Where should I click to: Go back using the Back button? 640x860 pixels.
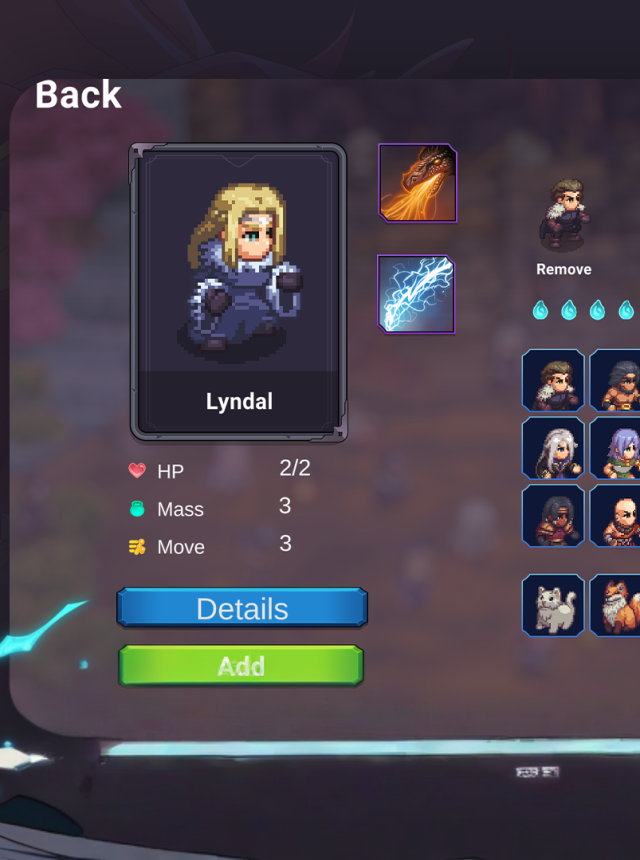pos(78,95)
